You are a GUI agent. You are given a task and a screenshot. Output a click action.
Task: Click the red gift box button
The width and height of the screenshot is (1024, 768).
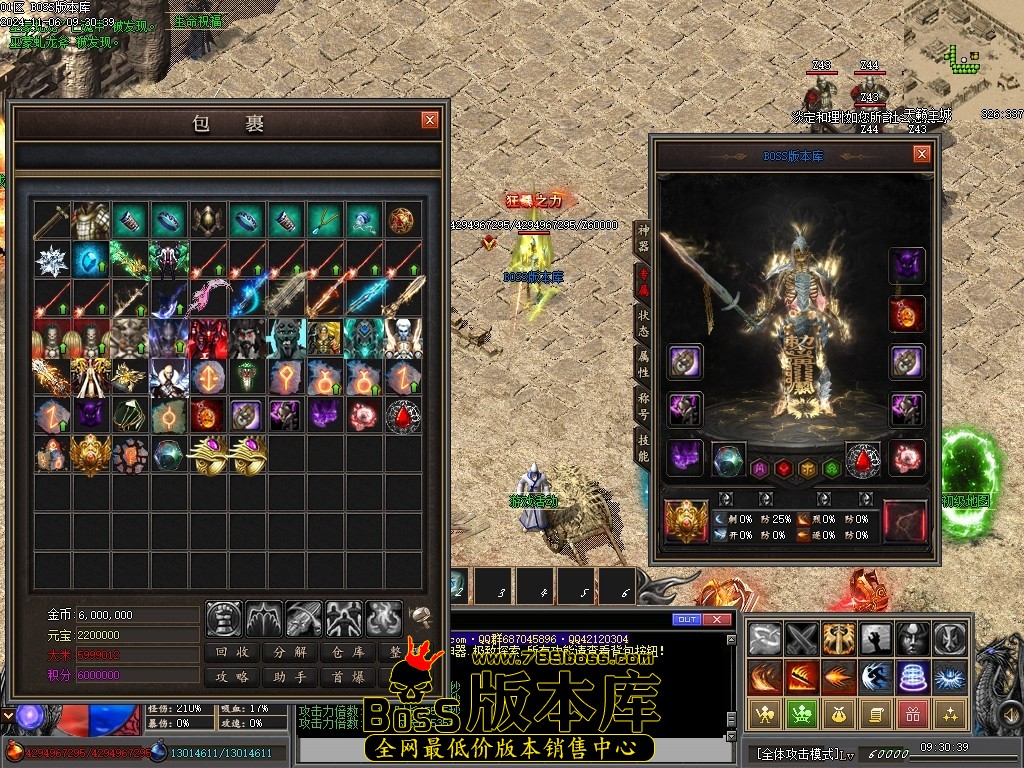[910, 714]
